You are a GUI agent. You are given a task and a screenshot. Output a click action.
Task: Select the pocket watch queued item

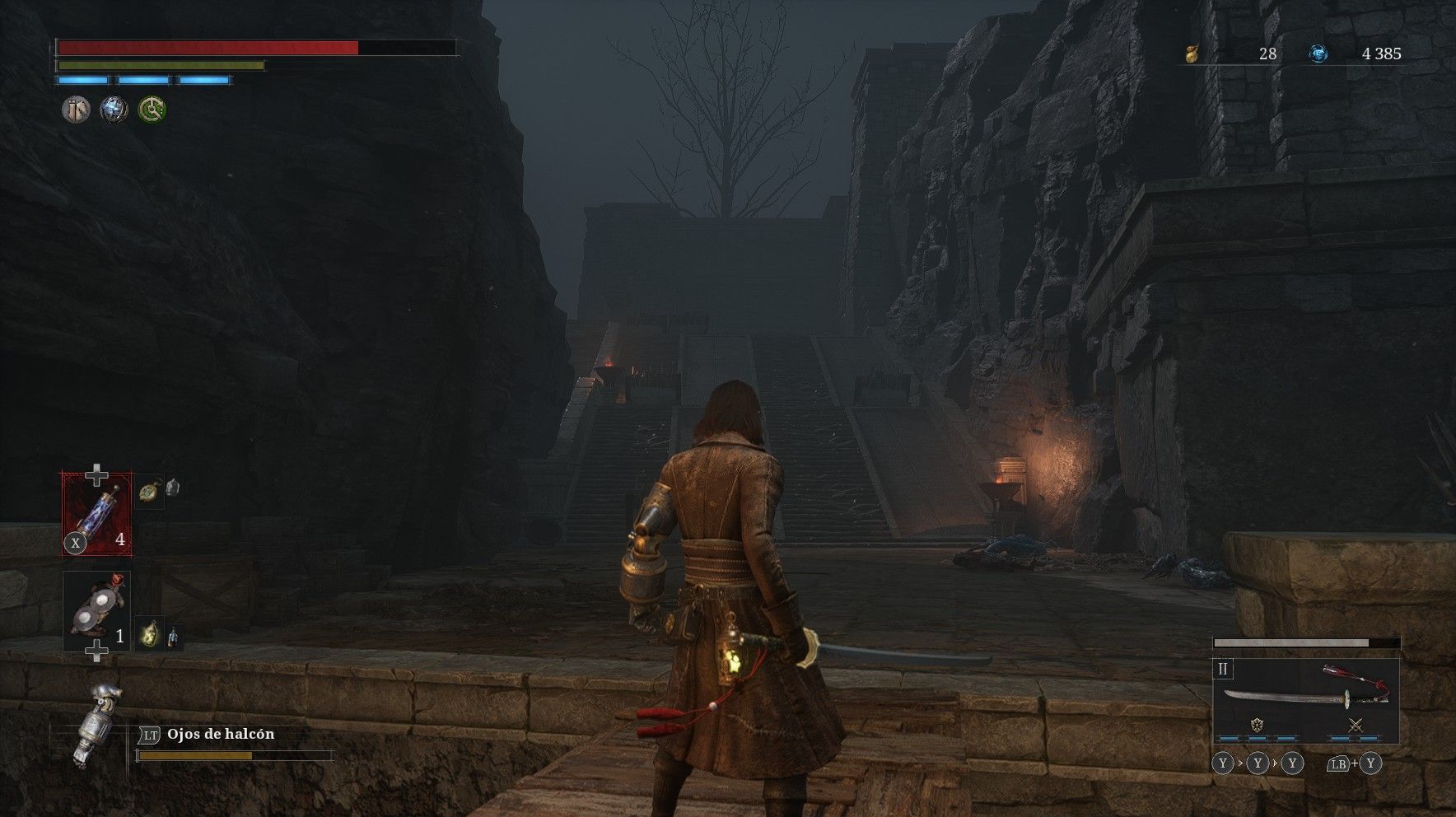[148, 490]
